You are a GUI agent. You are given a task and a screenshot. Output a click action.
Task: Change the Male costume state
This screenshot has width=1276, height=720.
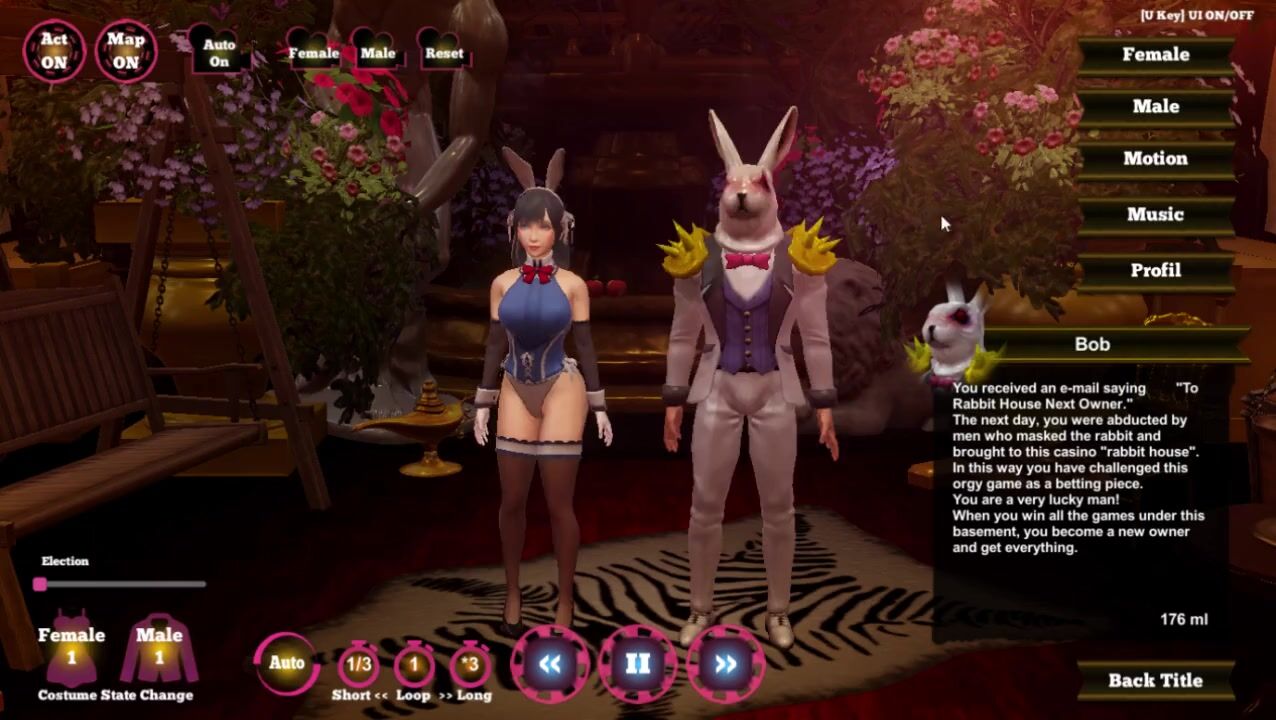point(159,647)
